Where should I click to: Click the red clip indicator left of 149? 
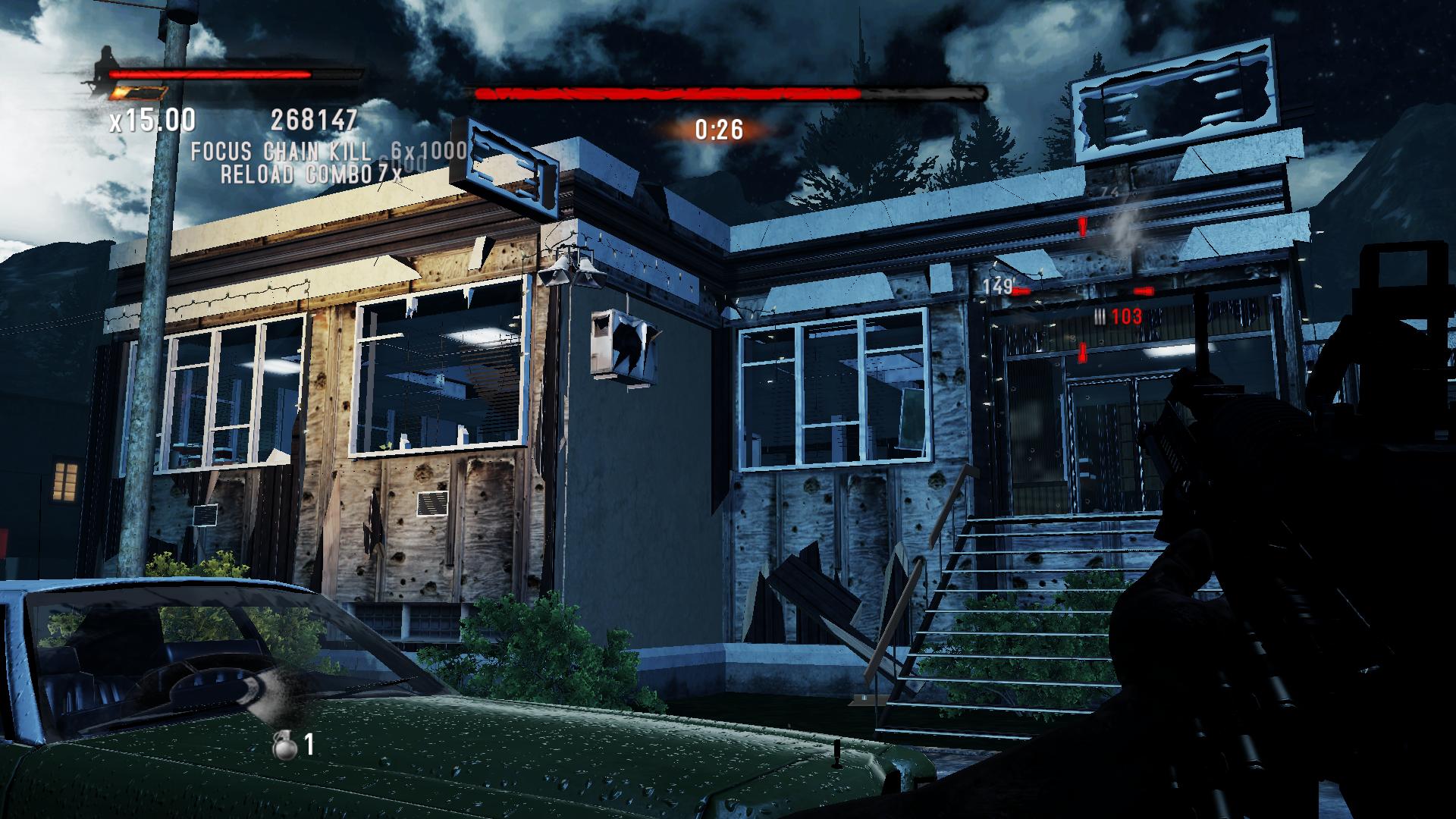click(1021, 290)
